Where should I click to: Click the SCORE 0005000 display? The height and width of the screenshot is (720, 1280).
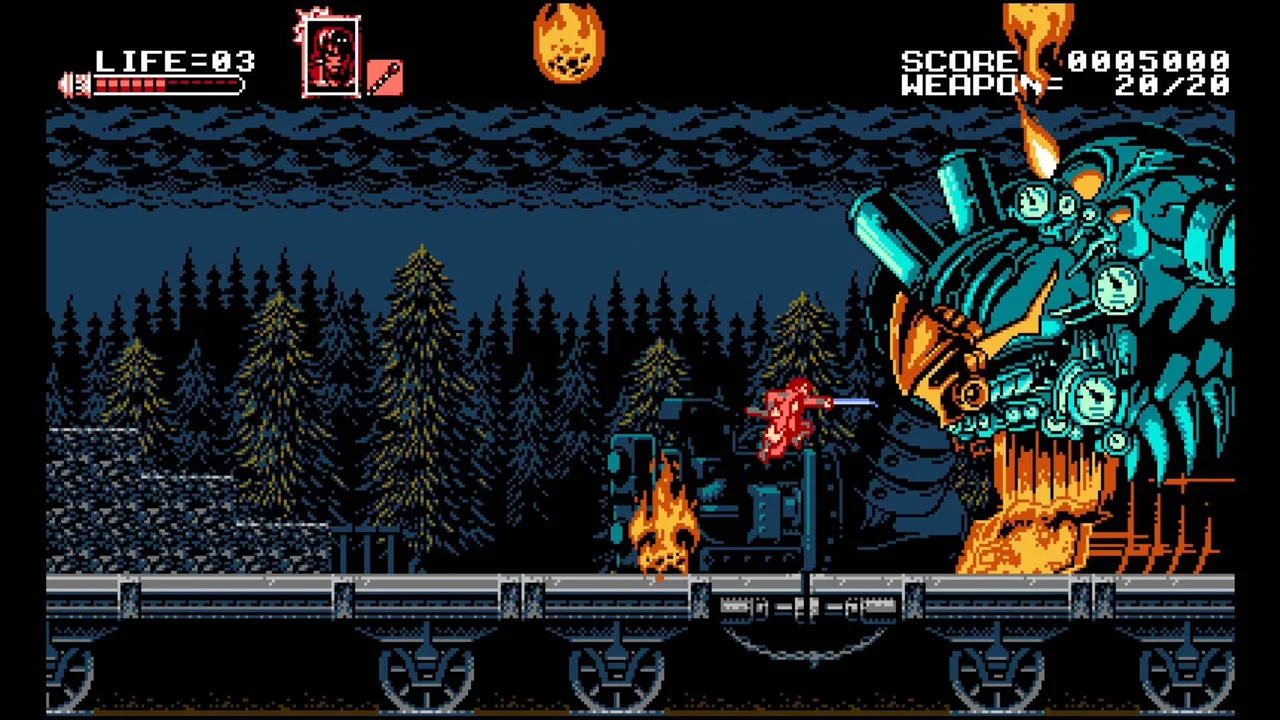tap(1065, 60)
